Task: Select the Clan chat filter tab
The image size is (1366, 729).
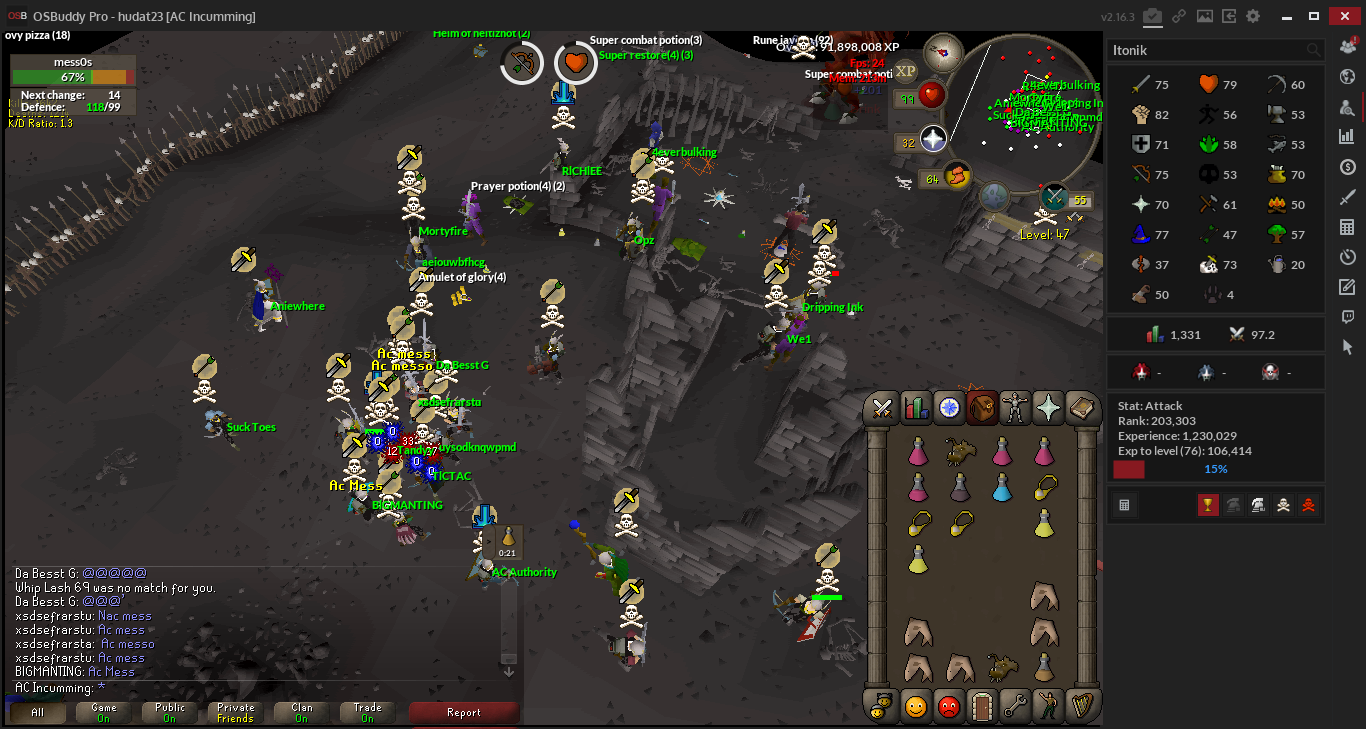Action: coord(302,712)
